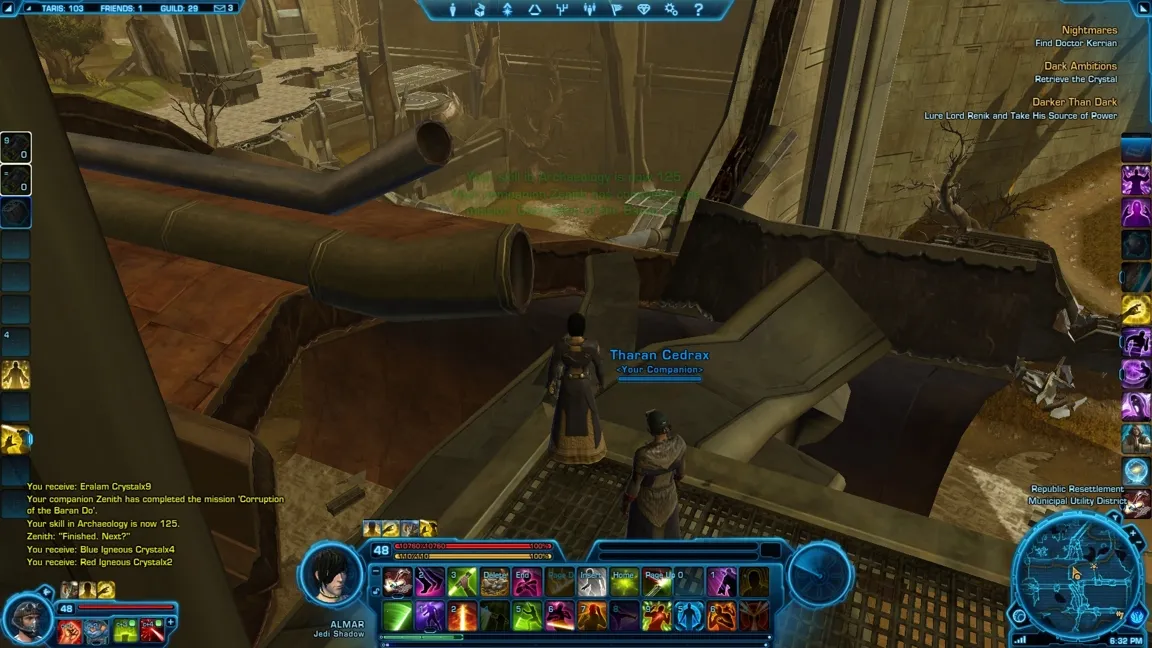The image size is (1152, 648).
Task: Use the ability bound to Home
Action: coord(625,582)
